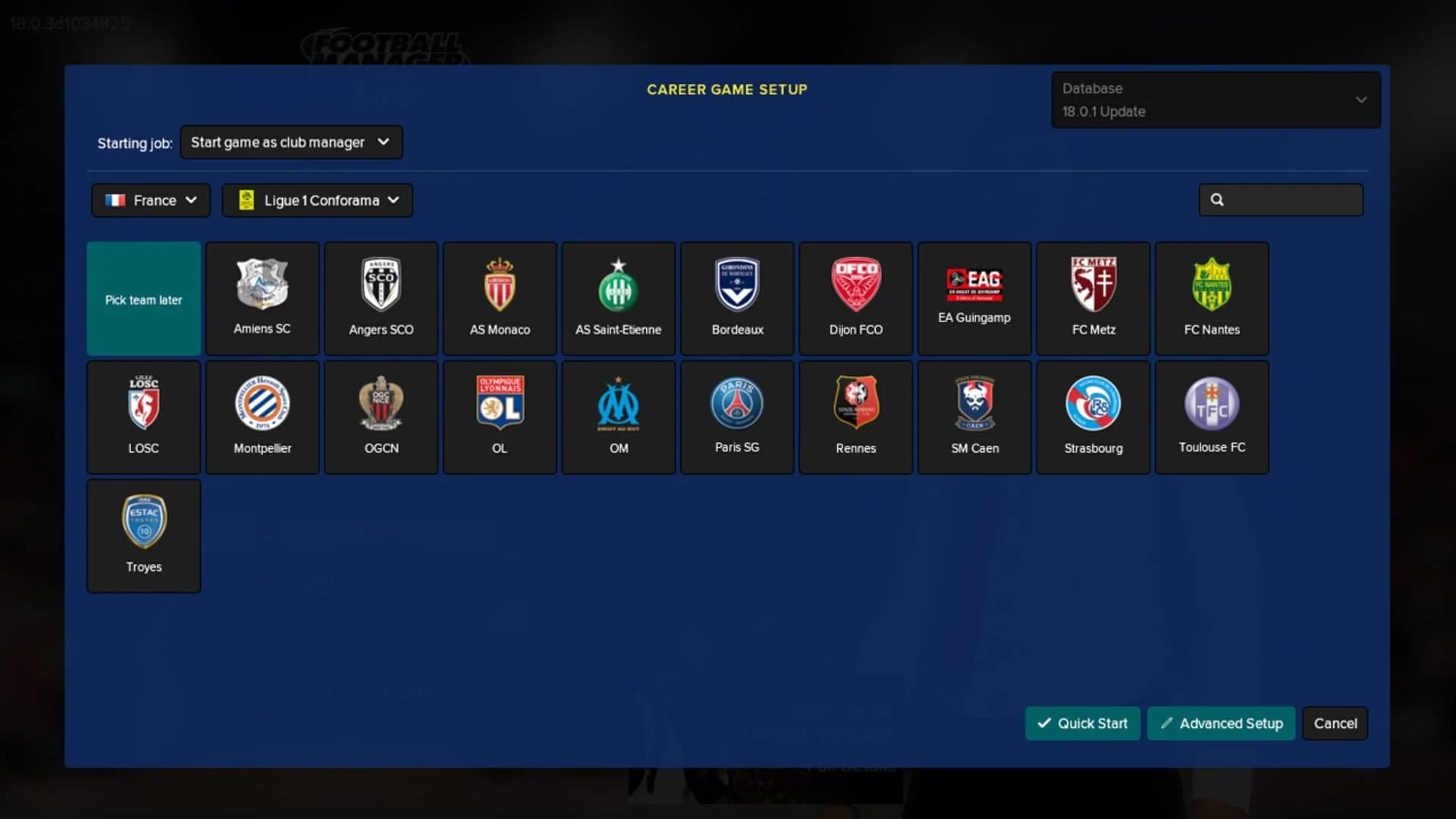Click the team search field

click(1282, 199)
